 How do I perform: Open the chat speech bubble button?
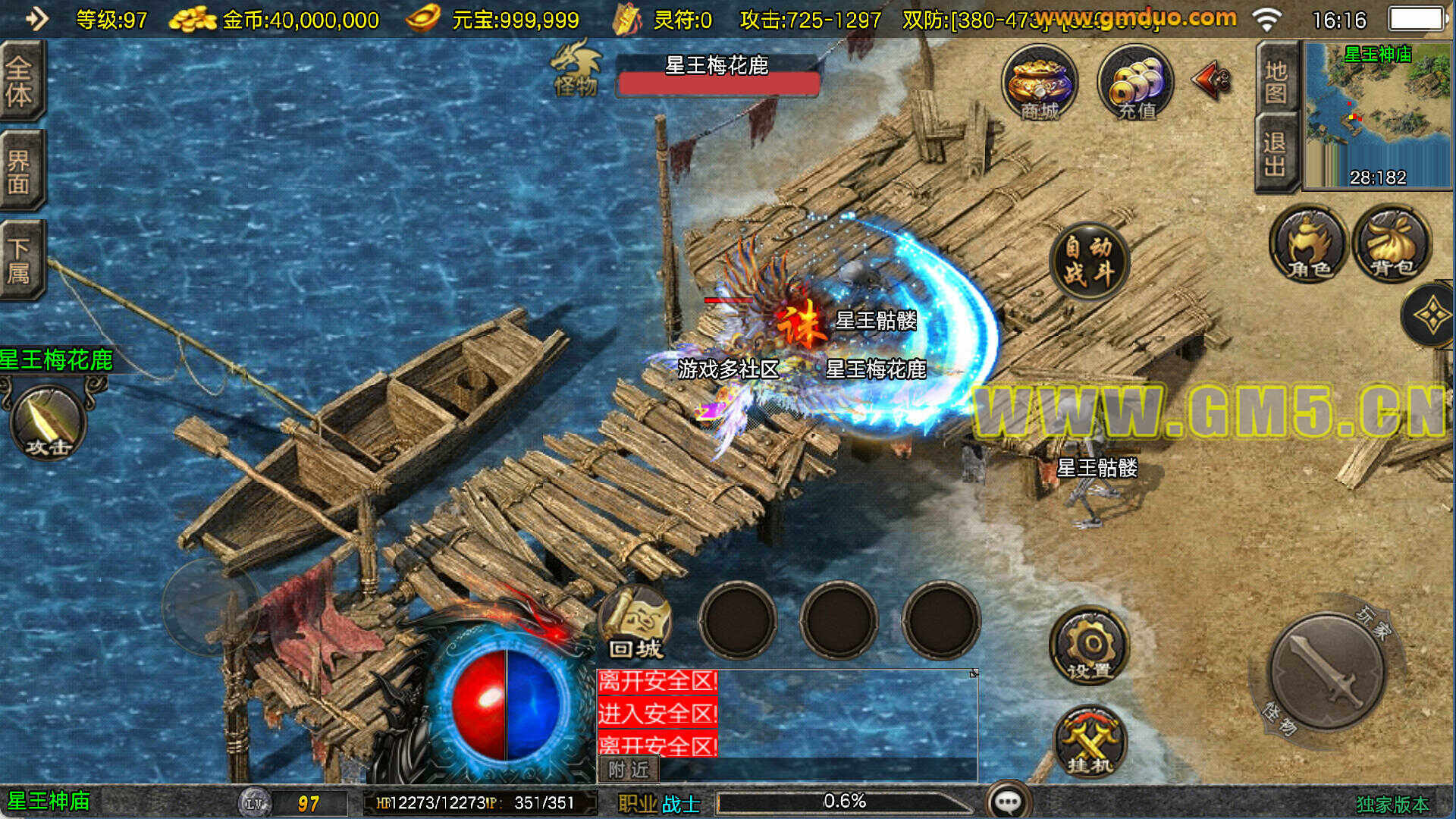tap(1008, 801)
